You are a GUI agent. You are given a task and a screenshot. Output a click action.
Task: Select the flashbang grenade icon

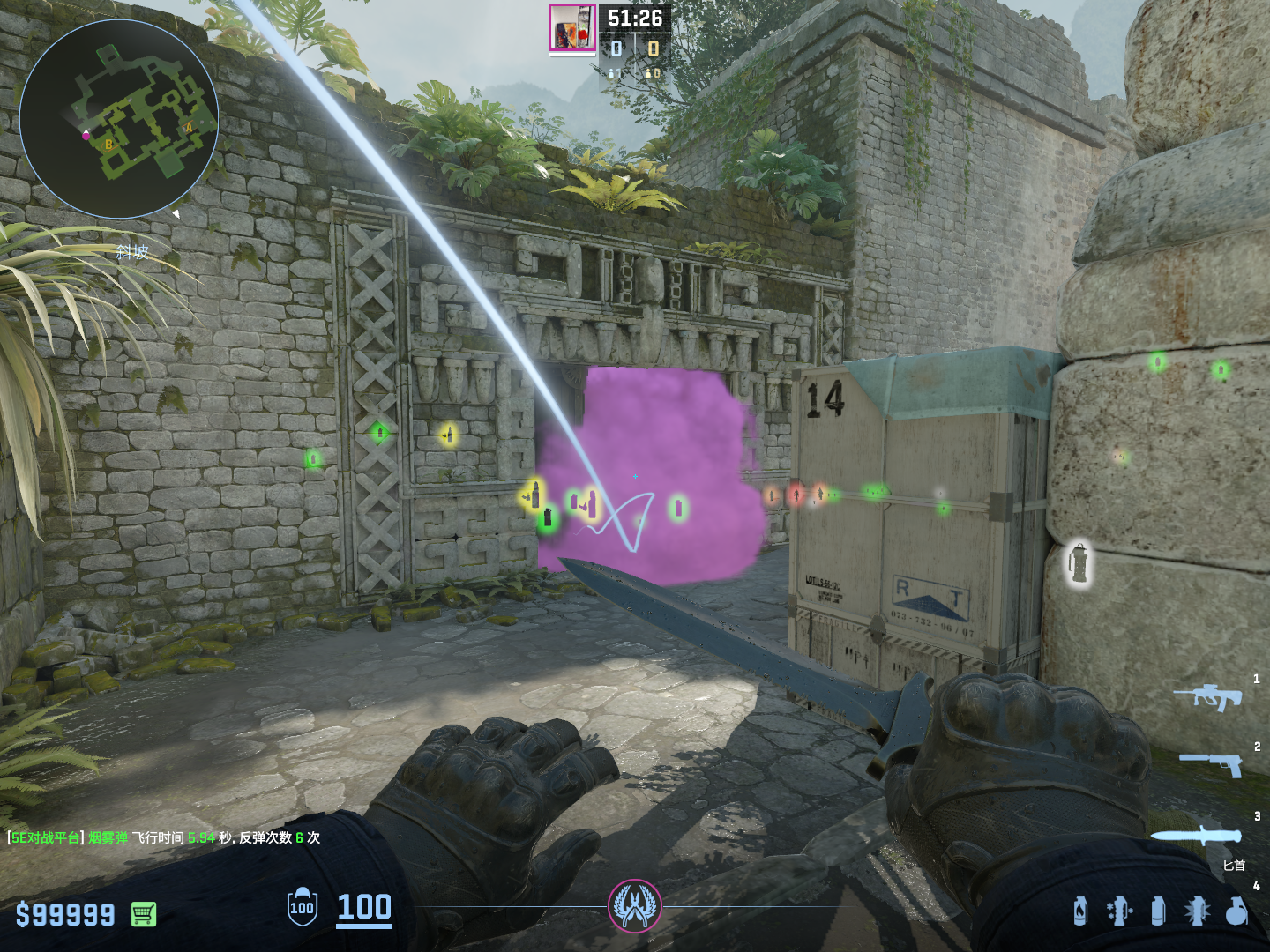tap(1197, 911)
